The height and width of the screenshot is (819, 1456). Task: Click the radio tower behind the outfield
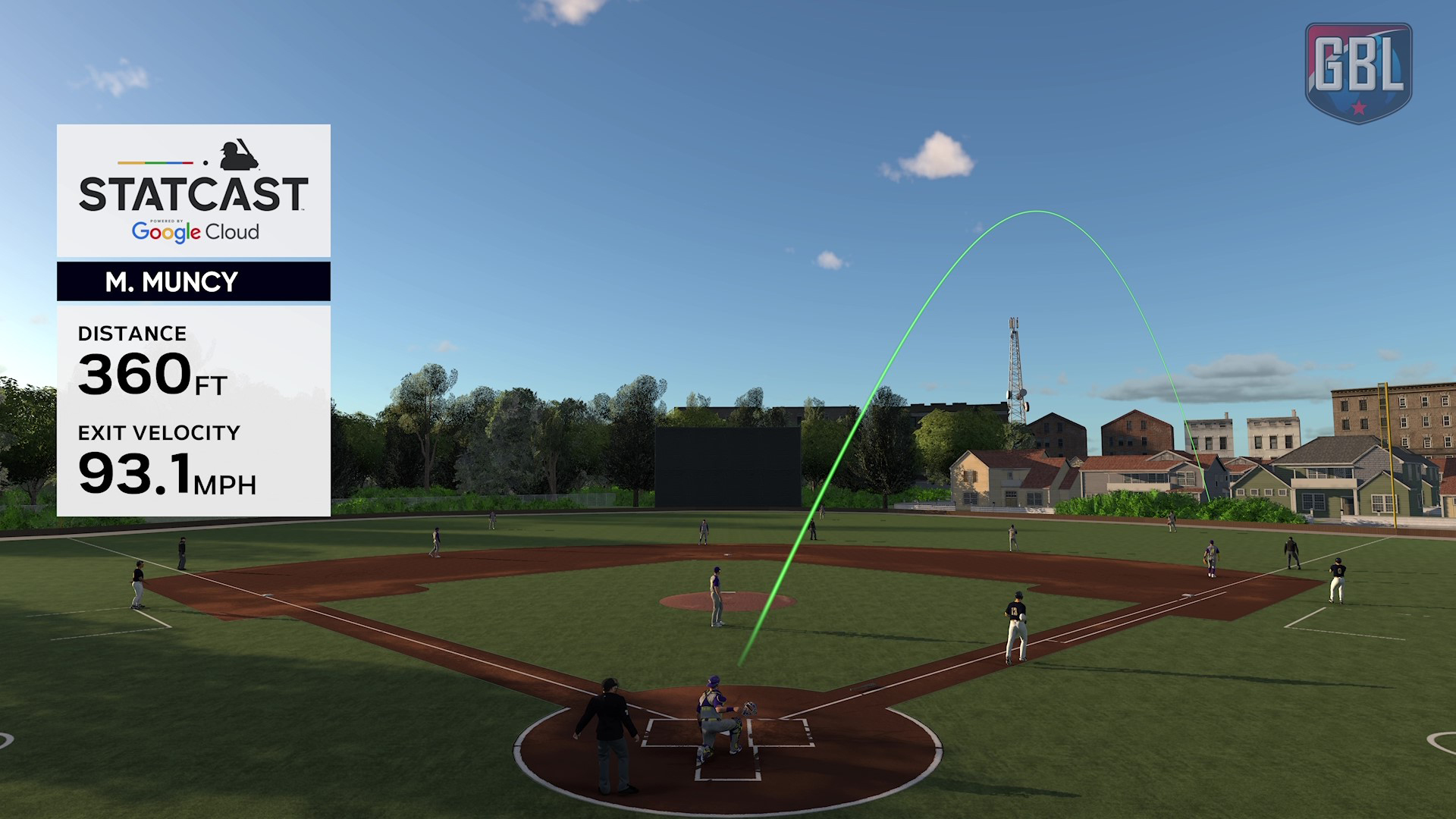[x=1016, y=364]
